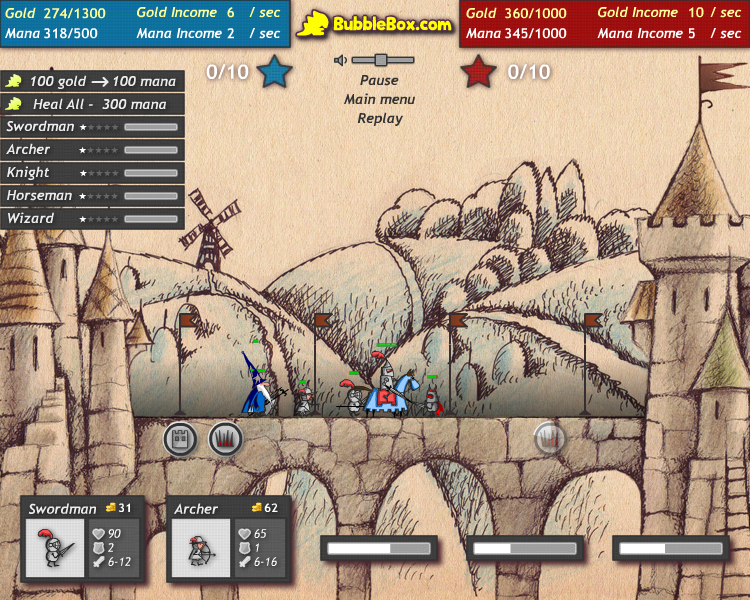This screenshot has width=750, height=600.
Task: Visit the BubbleBox.com logo link
Action: pyautogui.click(x=375, y=23)
